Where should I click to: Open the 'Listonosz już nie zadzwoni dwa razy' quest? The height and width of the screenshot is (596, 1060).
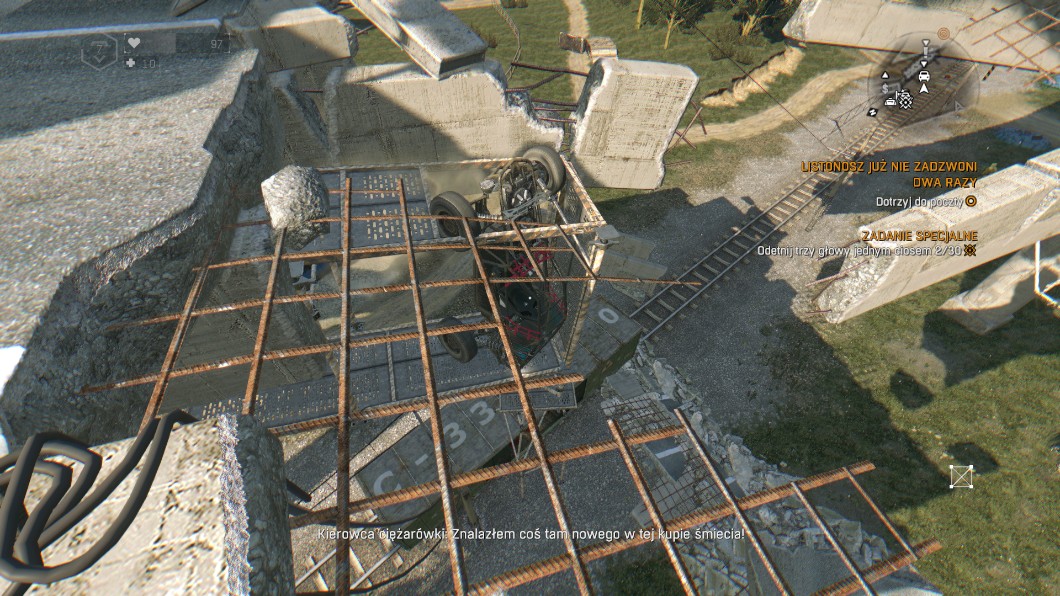point(890,174)
